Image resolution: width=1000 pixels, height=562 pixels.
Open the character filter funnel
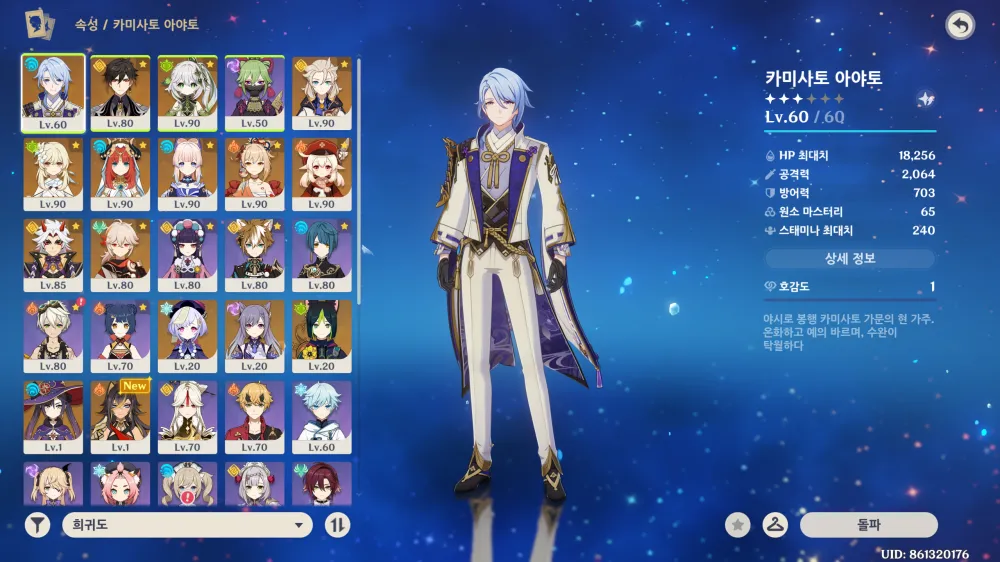pos(37,525)
